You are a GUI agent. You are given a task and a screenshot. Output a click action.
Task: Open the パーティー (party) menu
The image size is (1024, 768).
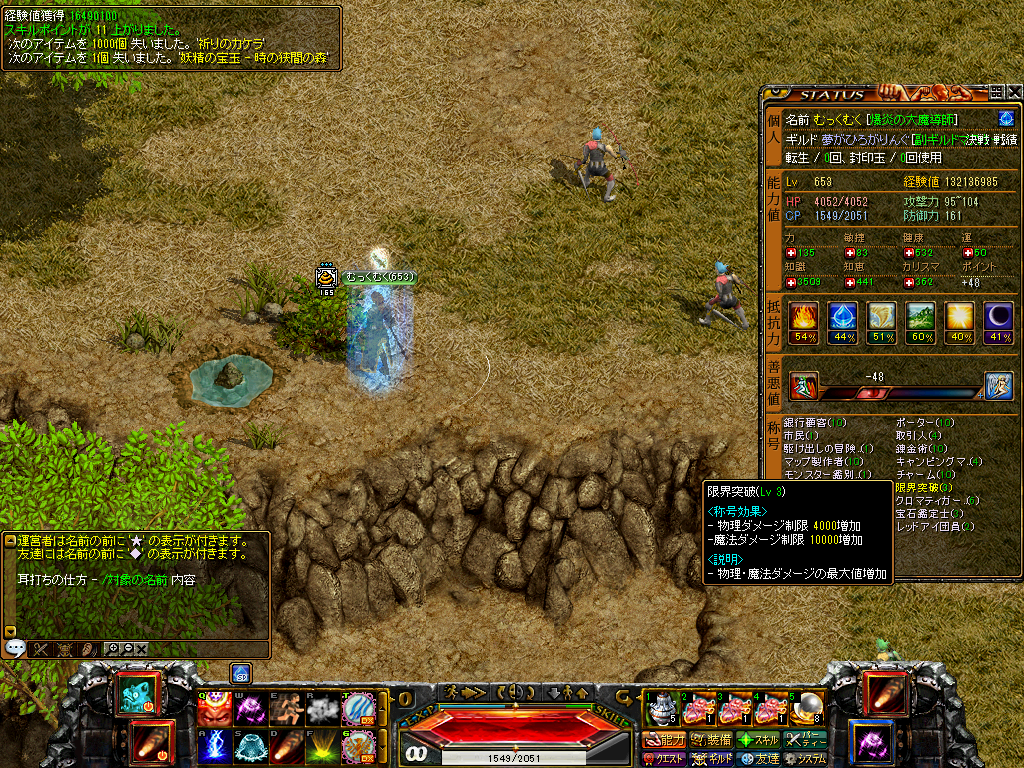[x=804, y=740]
